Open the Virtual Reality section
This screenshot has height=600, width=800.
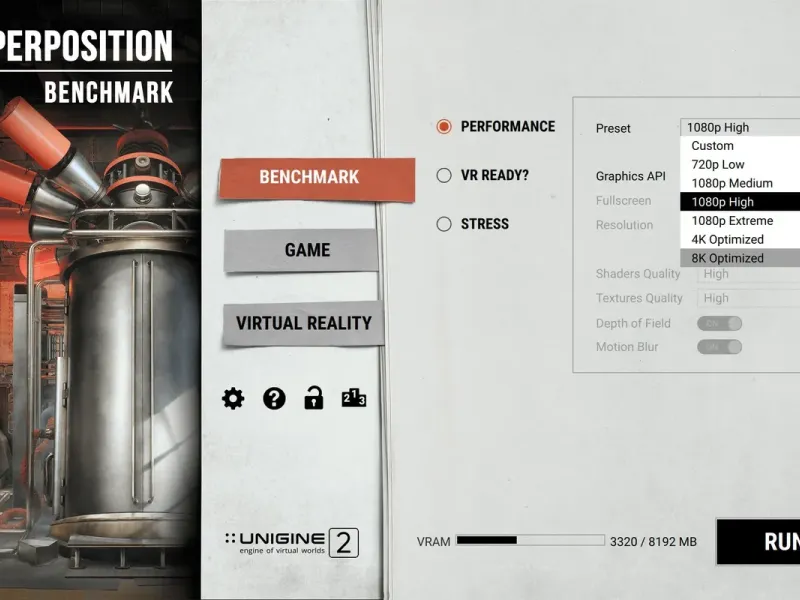tap(303, 323)
